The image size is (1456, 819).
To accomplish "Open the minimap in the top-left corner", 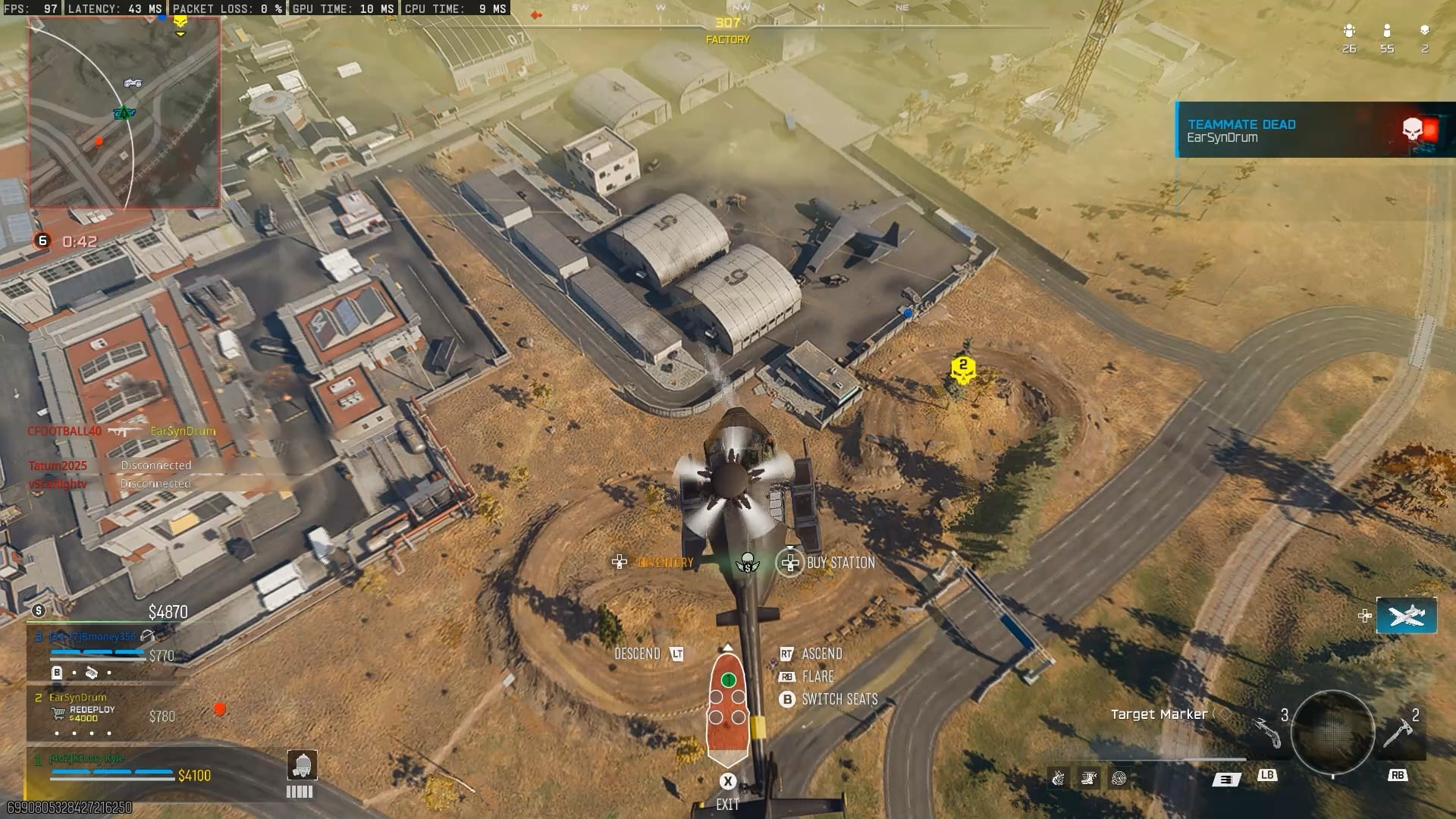I will click(x=125, y=114).
